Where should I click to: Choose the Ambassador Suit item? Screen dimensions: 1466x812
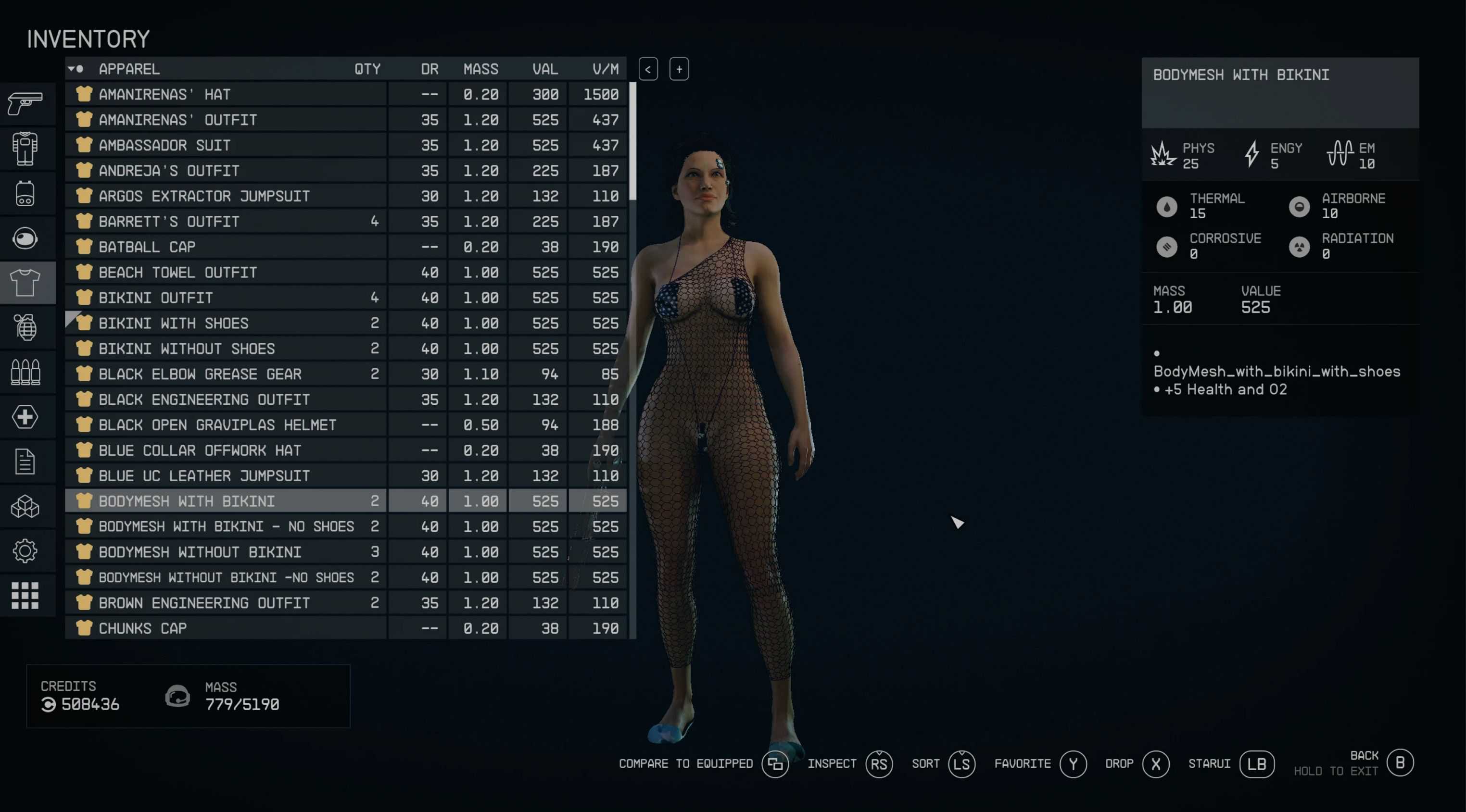pos(227,146)
